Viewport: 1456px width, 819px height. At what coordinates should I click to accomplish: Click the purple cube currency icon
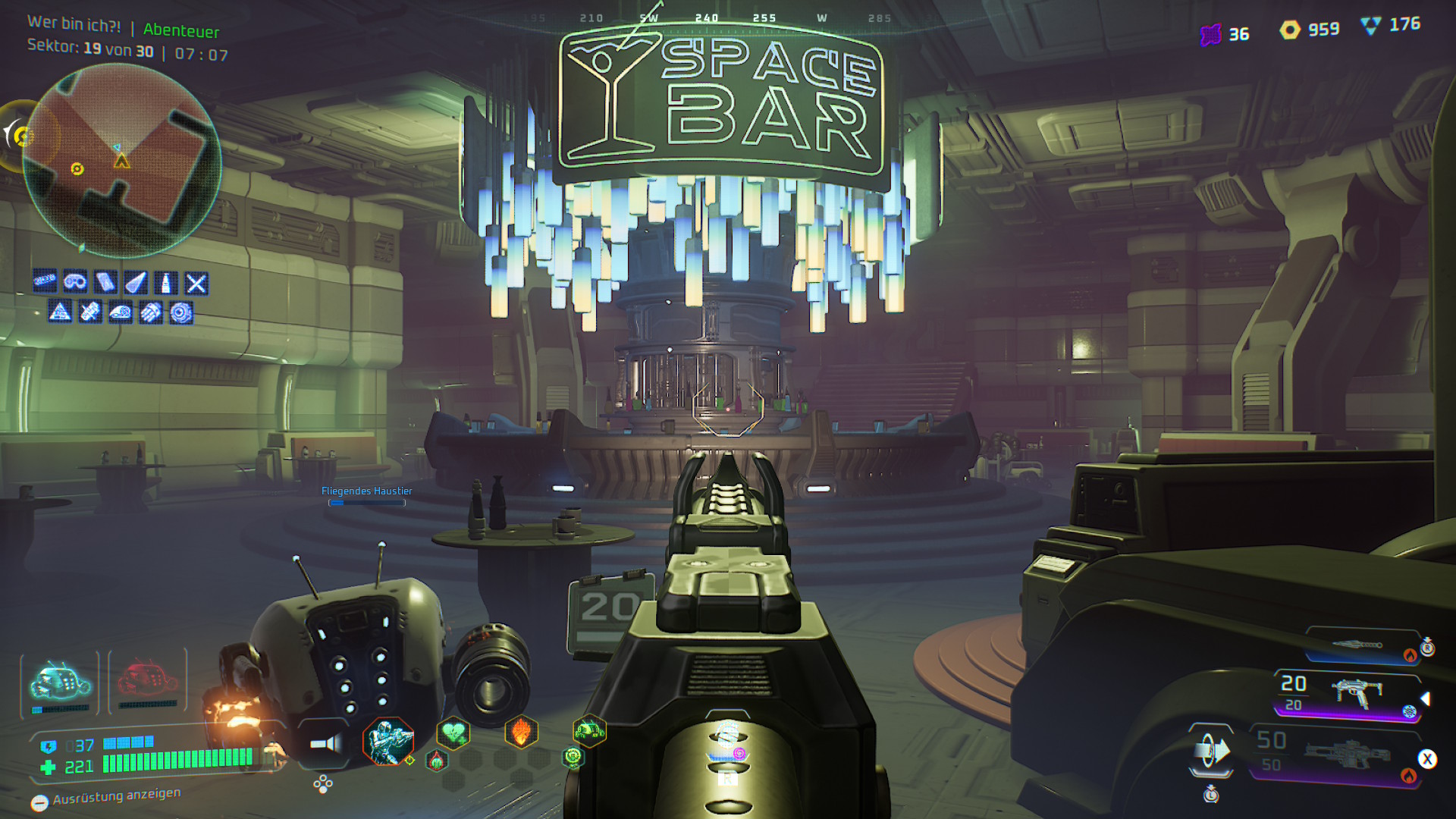pyautogui.click(x=1211, y=34)
